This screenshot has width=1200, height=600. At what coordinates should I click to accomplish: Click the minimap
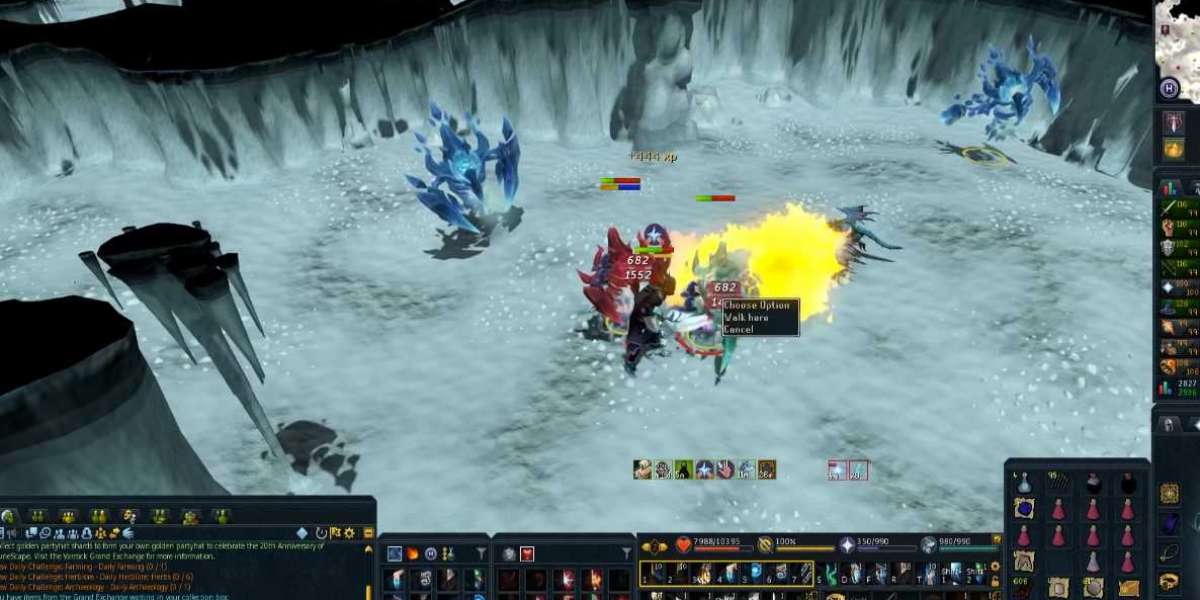(x=1177, y=35)
